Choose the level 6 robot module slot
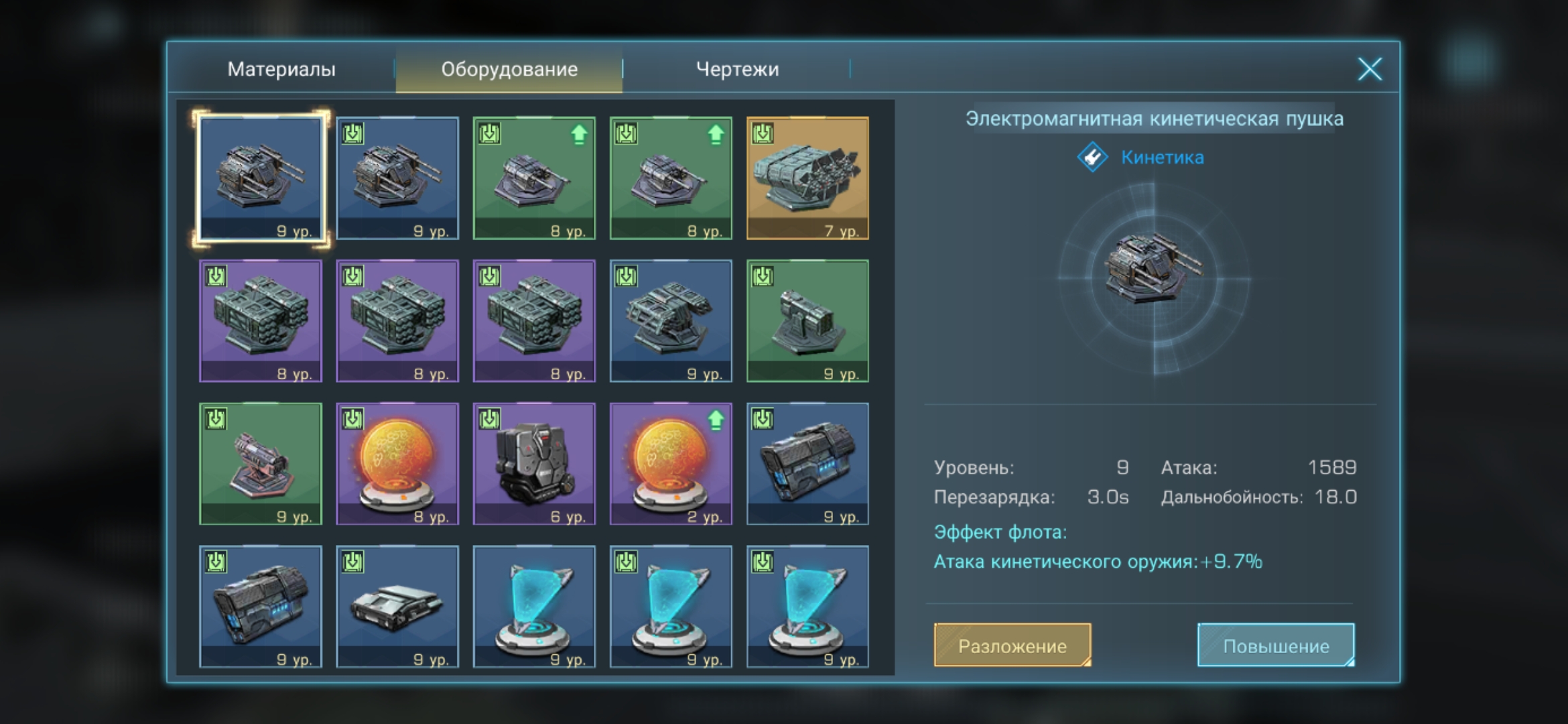Image resolution: width=1568 pixels, height=724 pixels. 534,464
